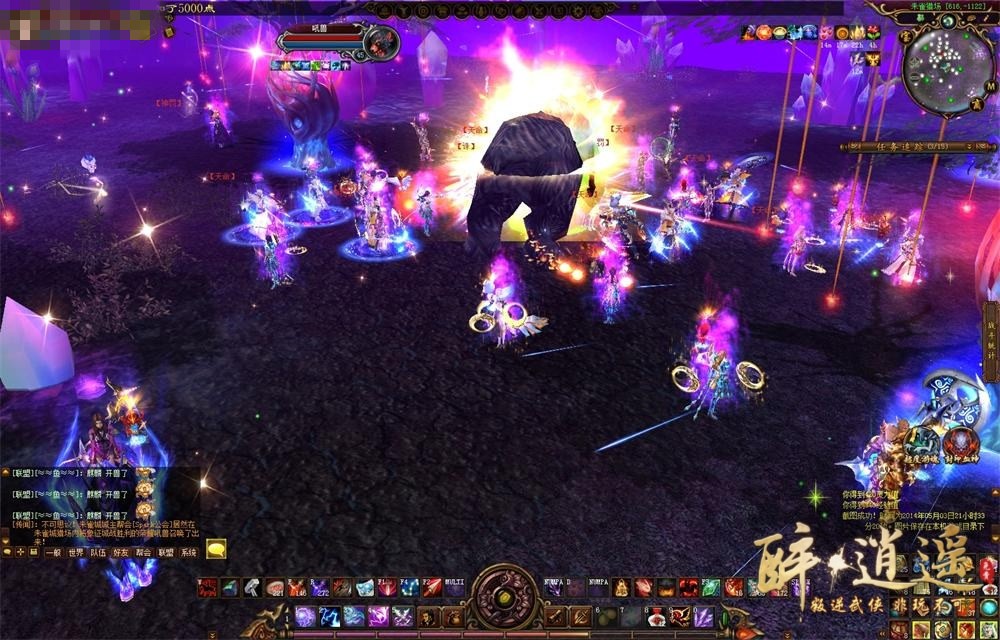Switch to the 联盟 chat tab

[166, 551]
